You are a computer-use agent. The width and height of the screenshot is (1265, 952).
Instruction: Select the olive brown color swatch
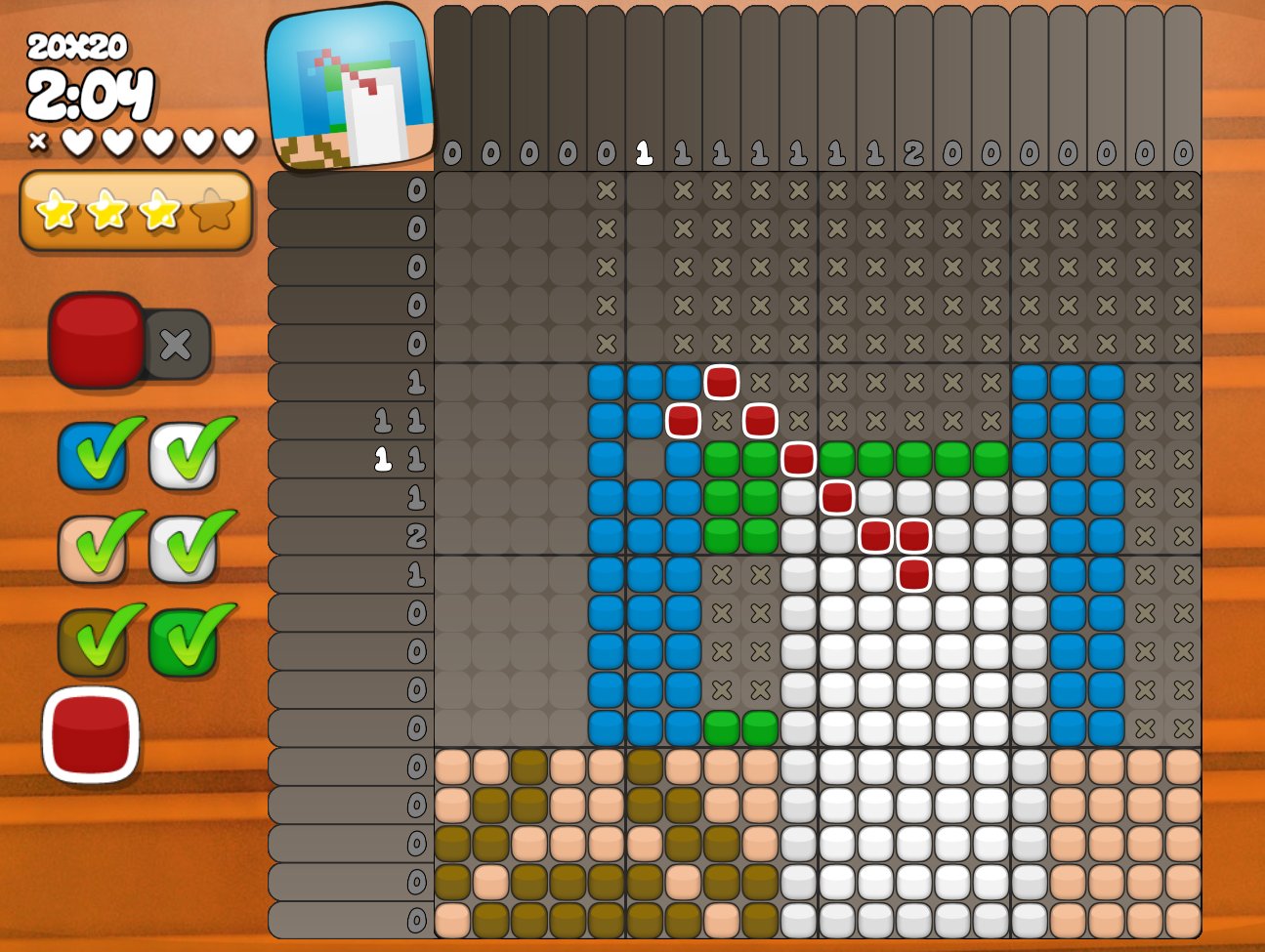point(93,641)
